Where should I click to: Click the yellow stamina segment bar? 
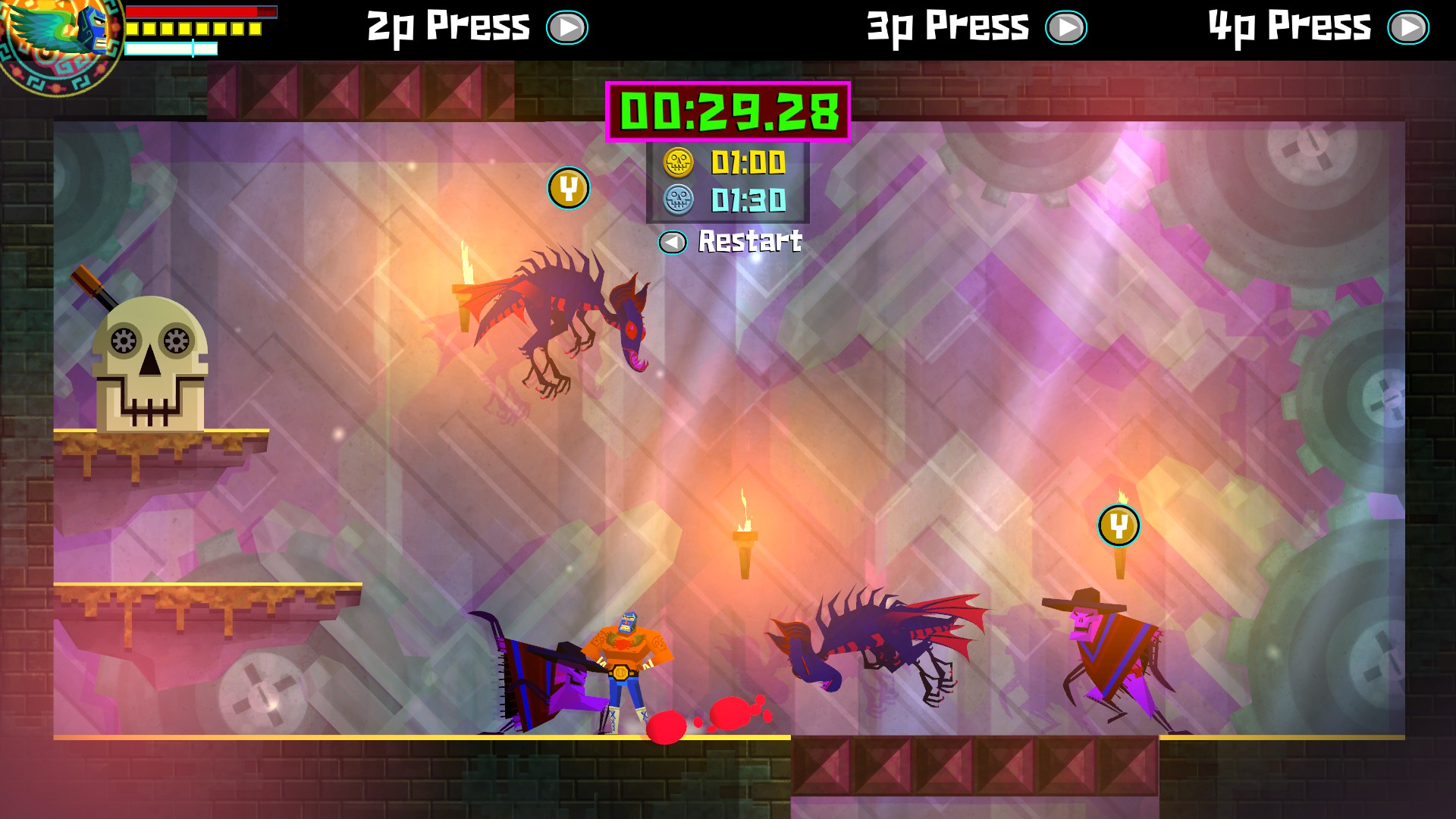point(193,29)
